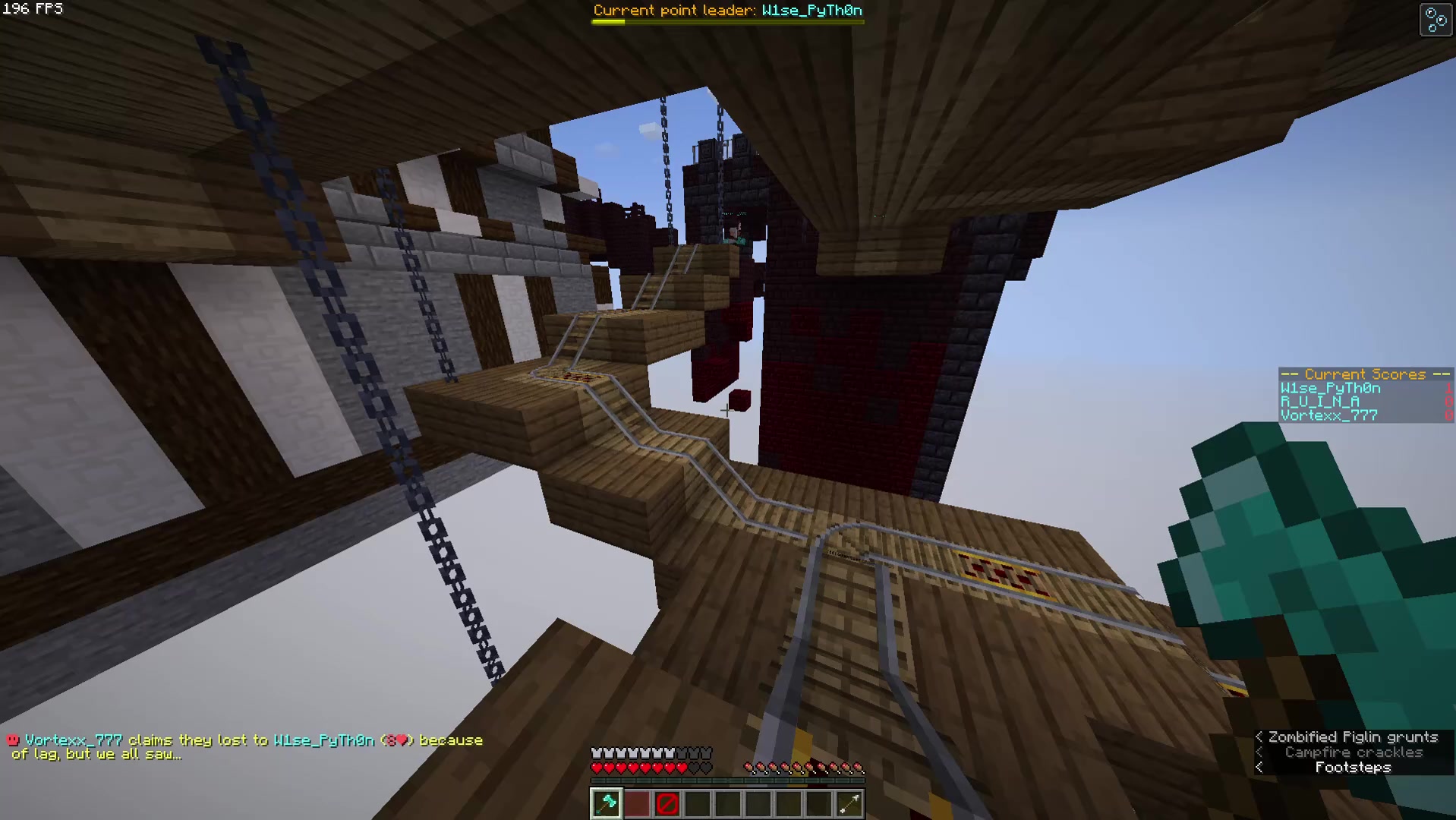Toggle the Campfire crackles subtitle entry
Viewport: 1456px width, 820px height.
(x=1354, y=752)
